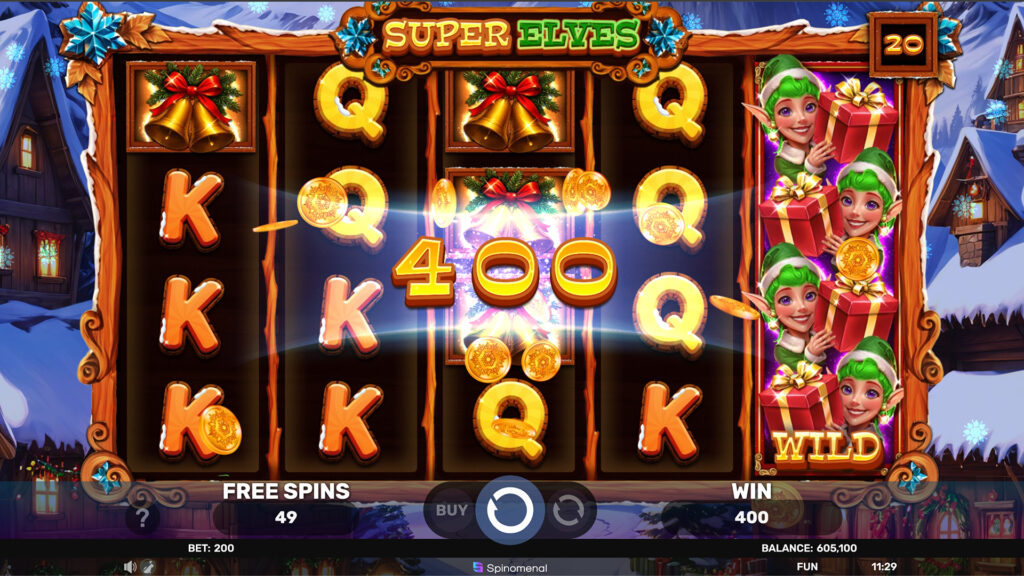Click the music toggle icon
This screenshot has width=1024, height=576.
(x=147, y=567)
